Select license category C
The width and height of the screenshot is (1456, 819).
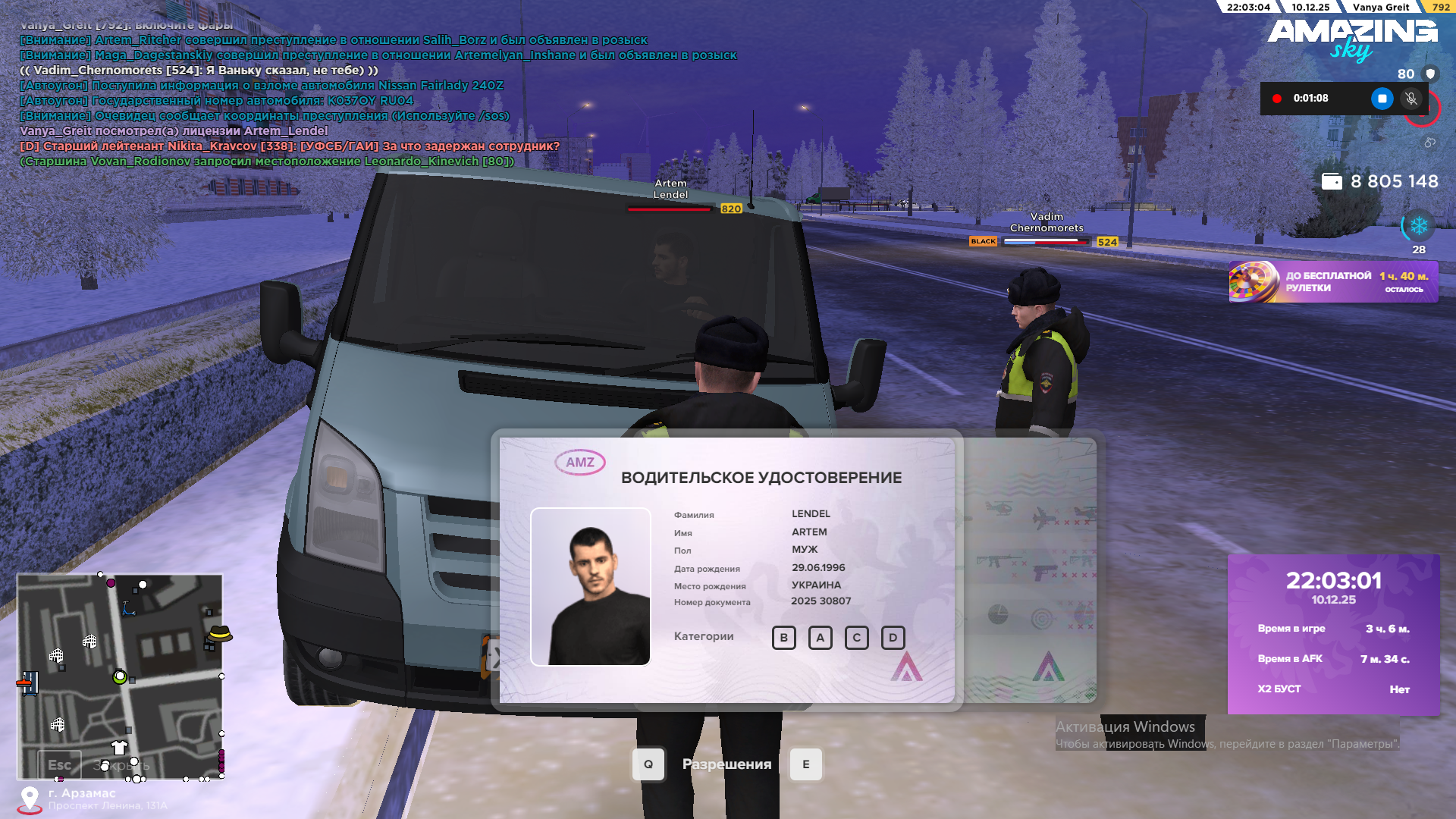[857, 638]
